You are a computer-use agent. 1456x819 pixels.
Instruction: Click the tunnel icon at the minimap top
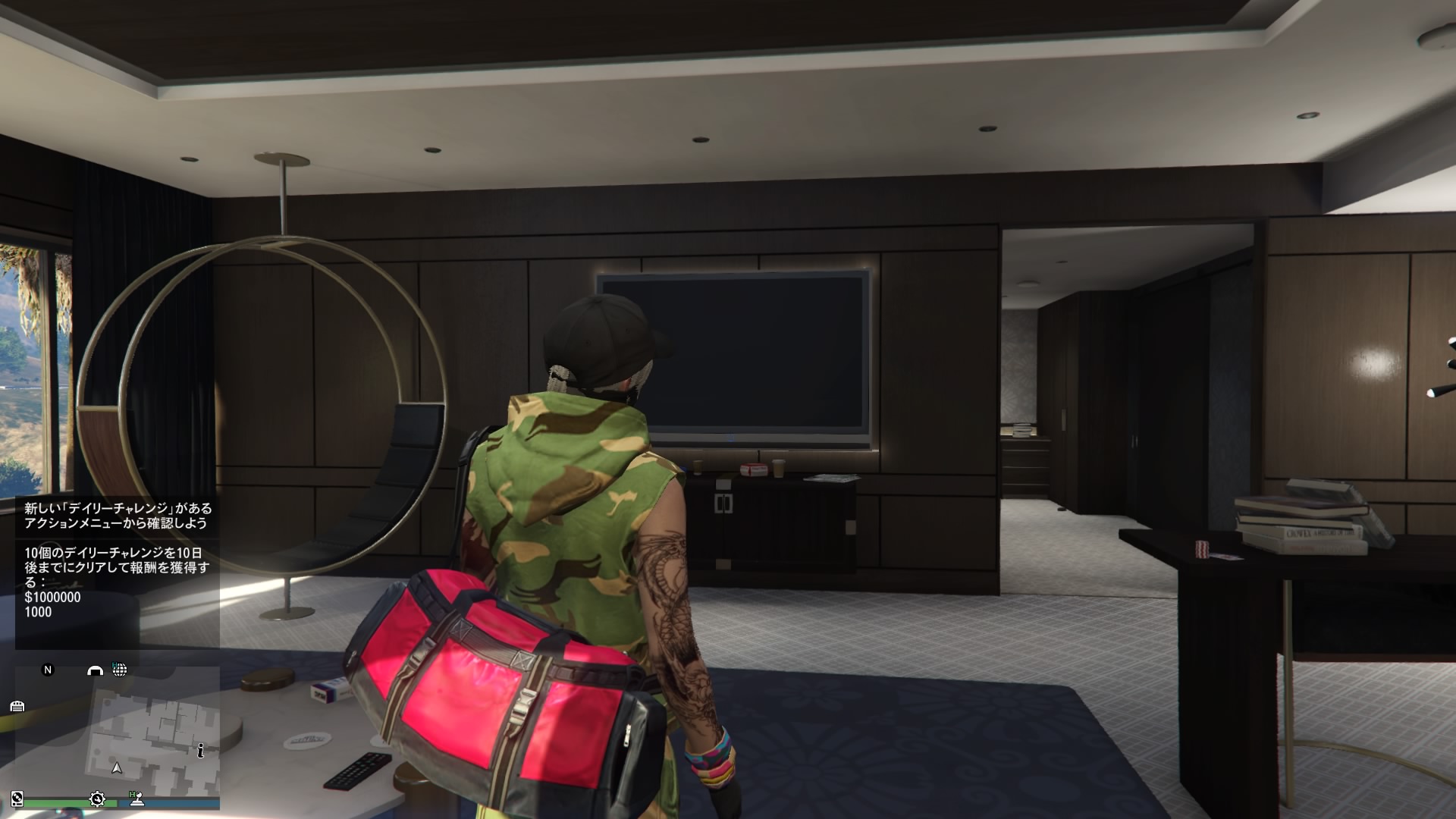coord(96,670)
